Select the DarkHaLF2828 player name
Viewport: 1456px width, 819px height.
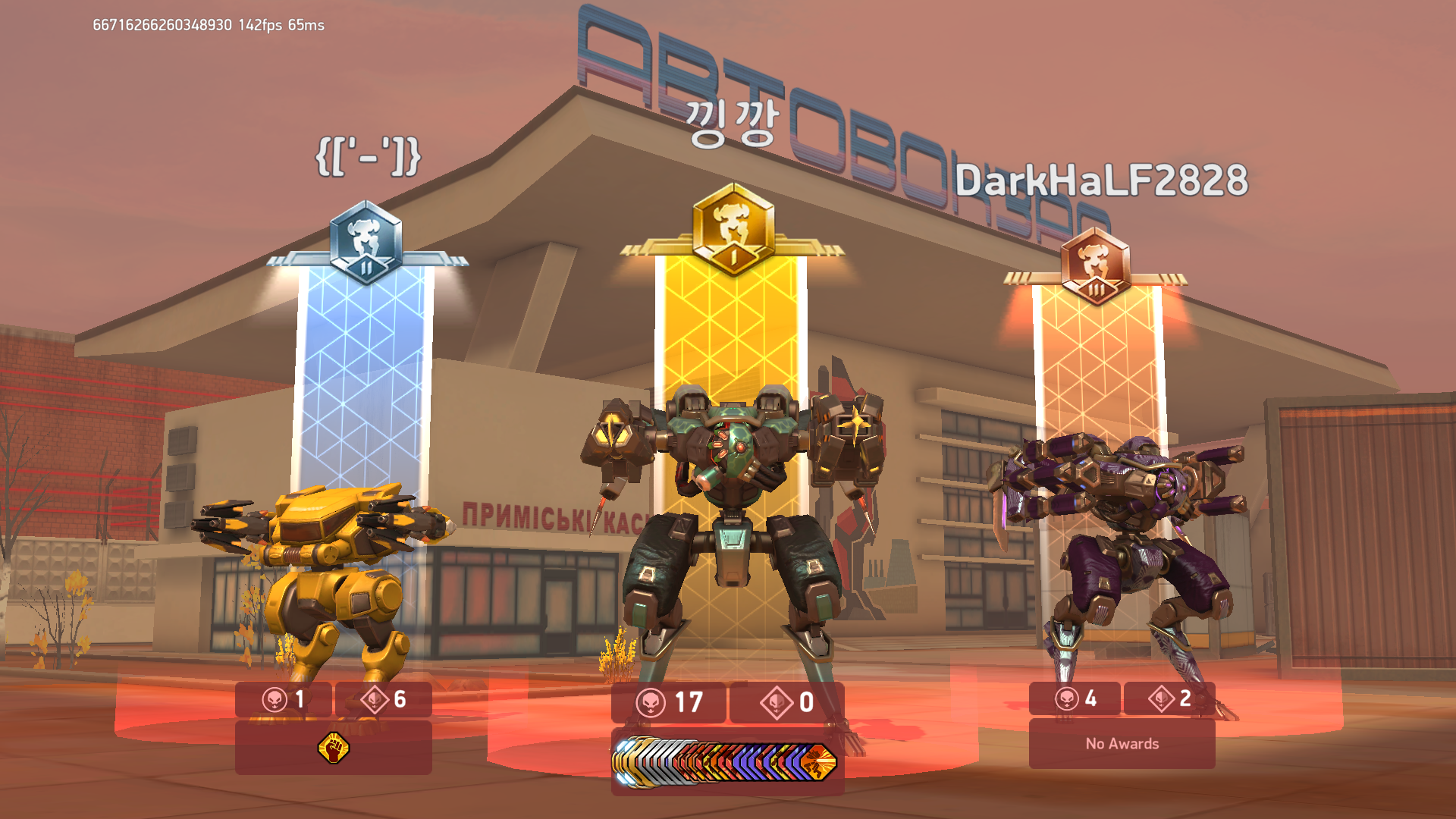tap(1100, 180)
